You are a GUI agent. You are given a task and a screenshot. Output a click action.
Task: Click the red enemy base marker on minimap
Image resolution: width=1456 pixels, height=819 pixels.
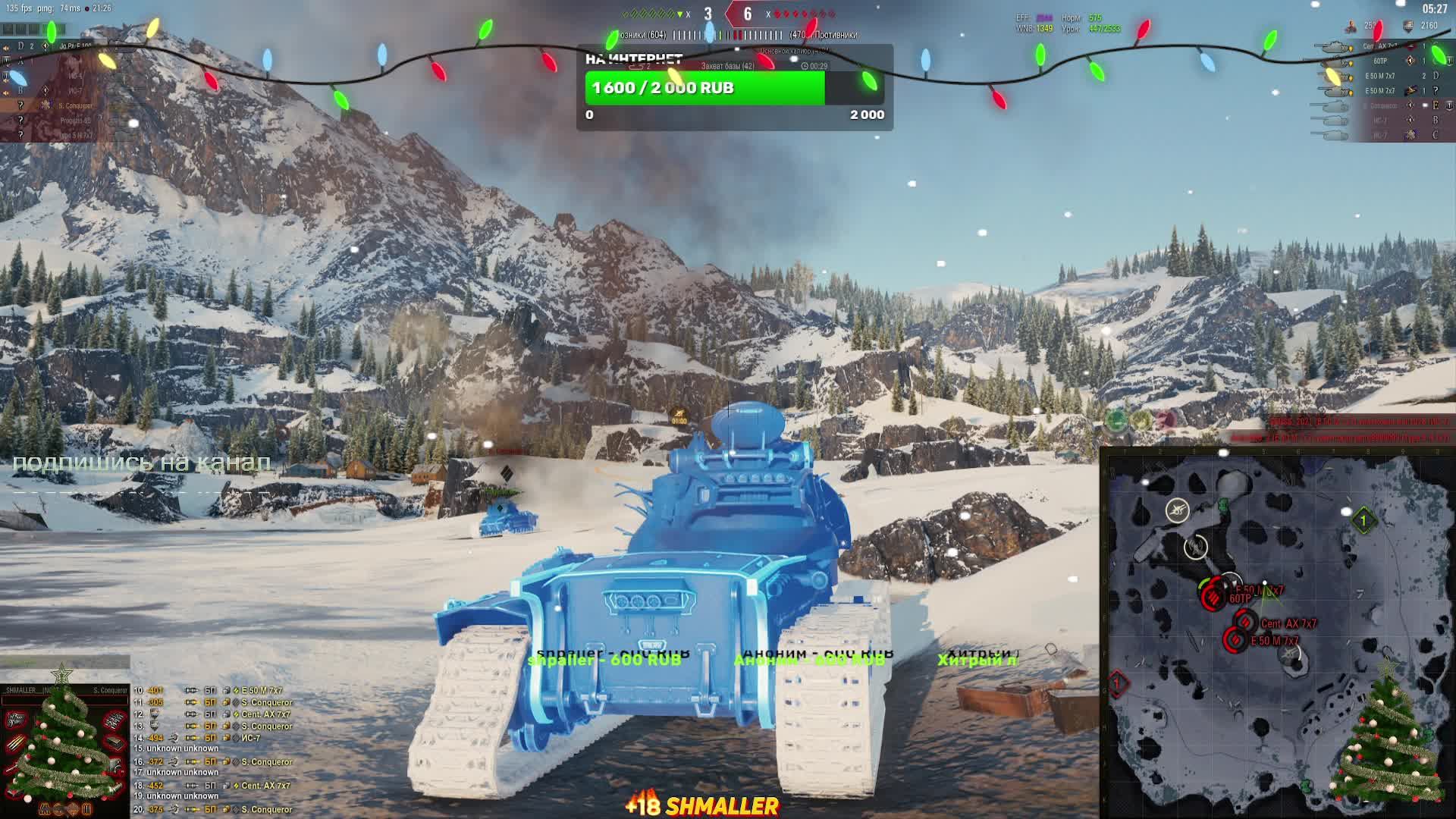(x=1117, y=683)
